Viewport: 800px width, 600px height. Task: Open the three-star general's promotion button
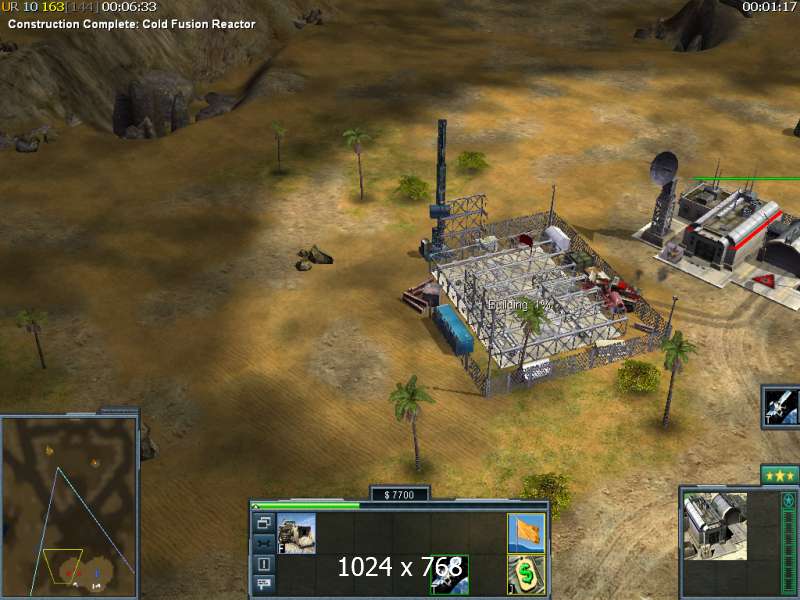click(779, 475)
